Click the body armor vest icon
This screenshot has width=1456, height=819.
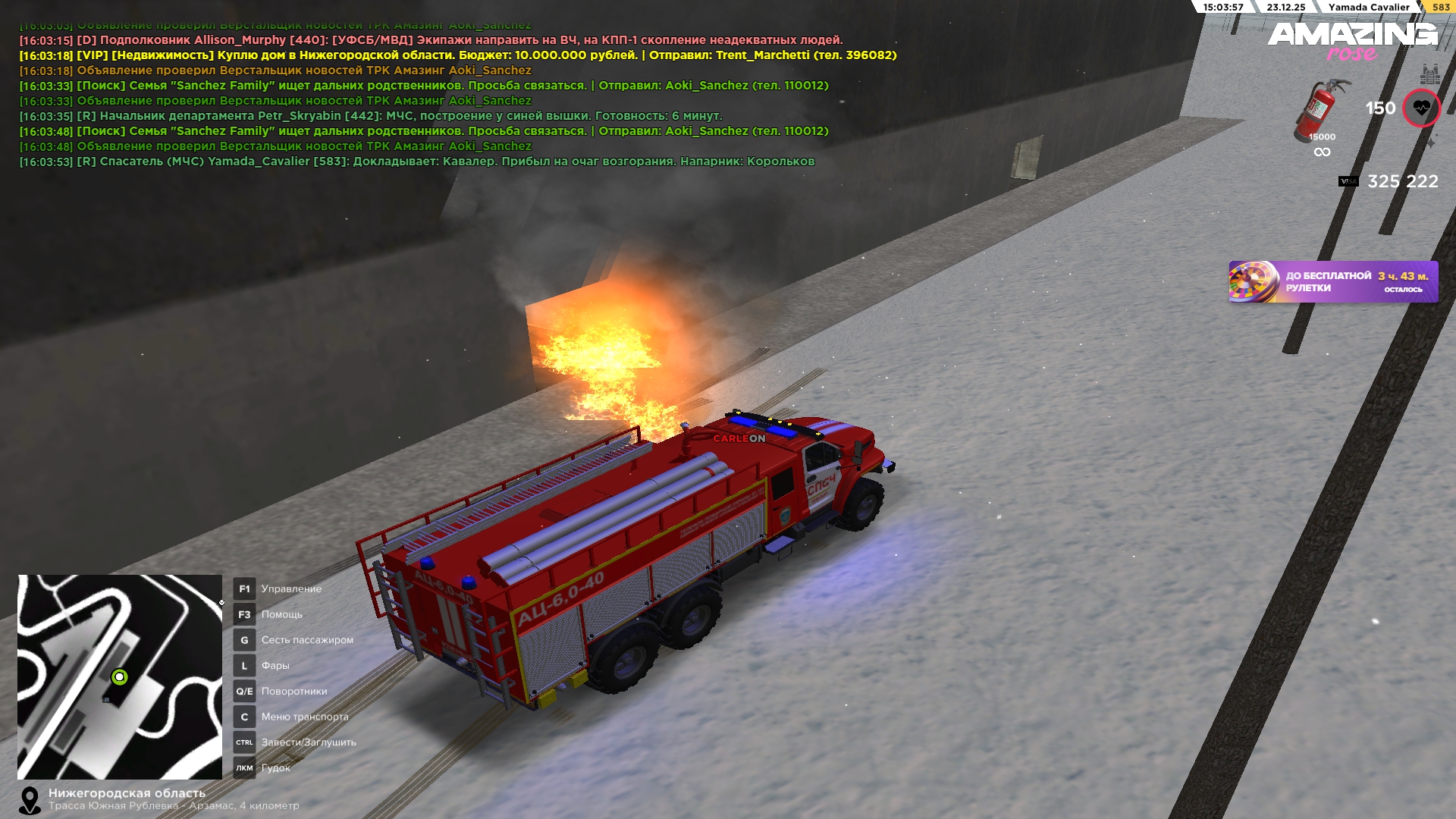[1430, 74]
